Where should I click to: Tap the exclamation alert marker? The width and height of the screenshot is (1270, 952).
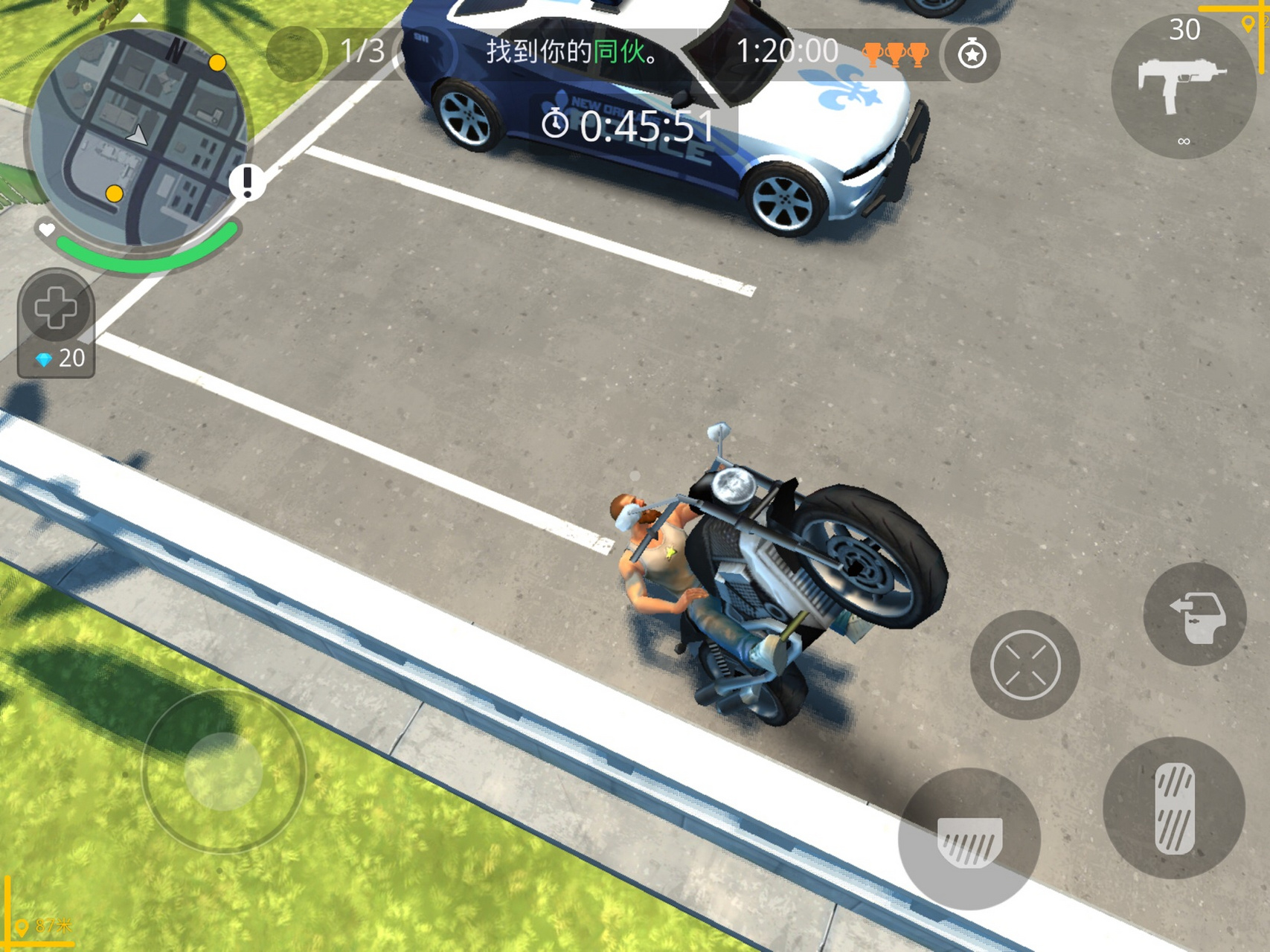pyautogui.click(x=248, y=181)
